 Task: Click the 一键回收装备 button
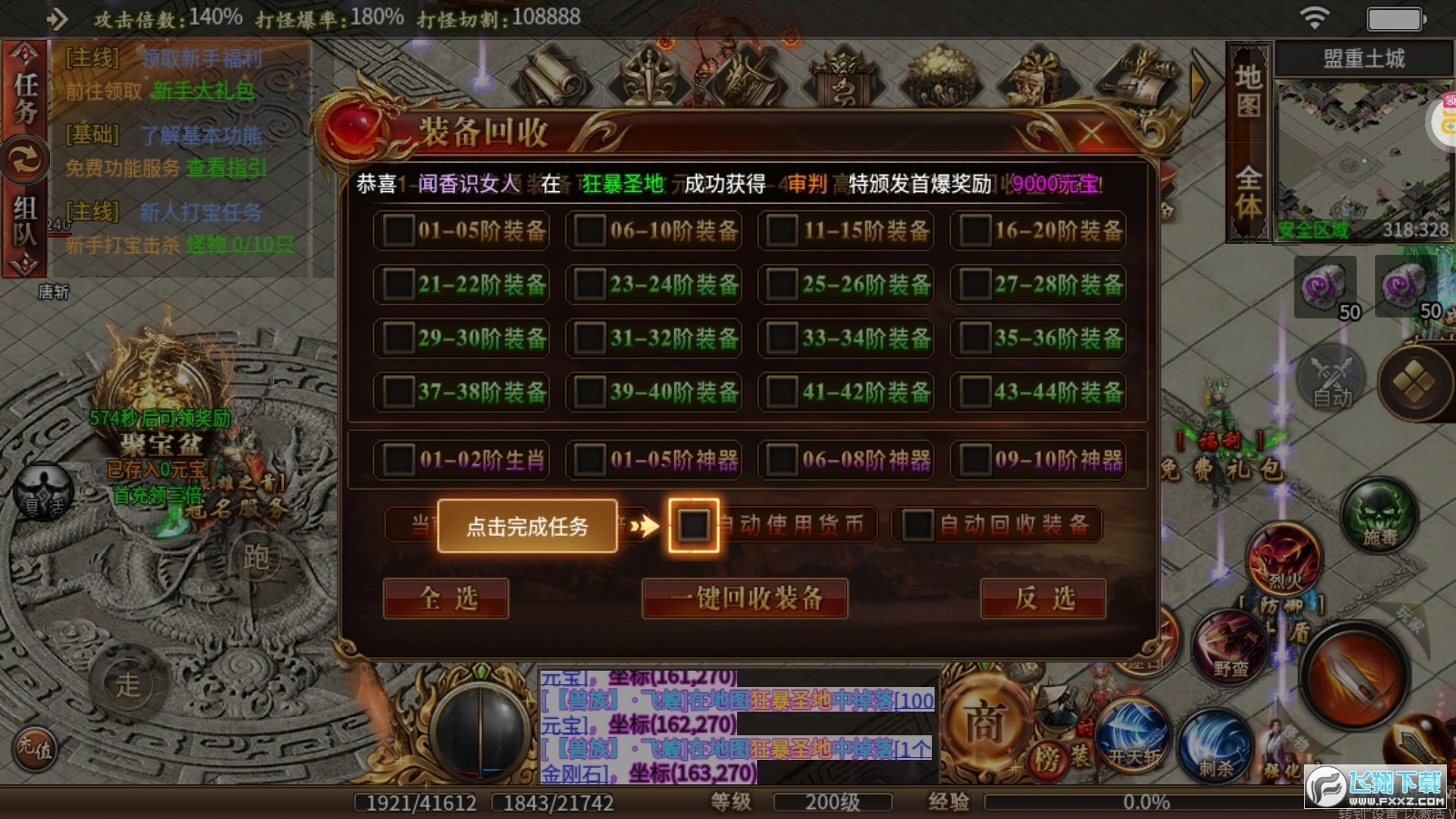[744, 600]
